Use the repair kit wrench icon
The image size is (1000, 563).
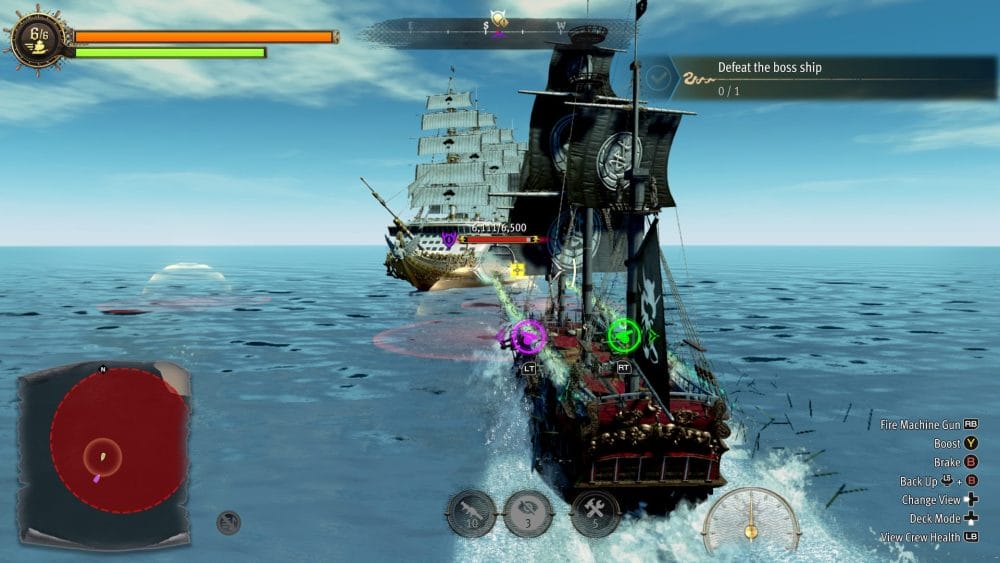[594, 513]
